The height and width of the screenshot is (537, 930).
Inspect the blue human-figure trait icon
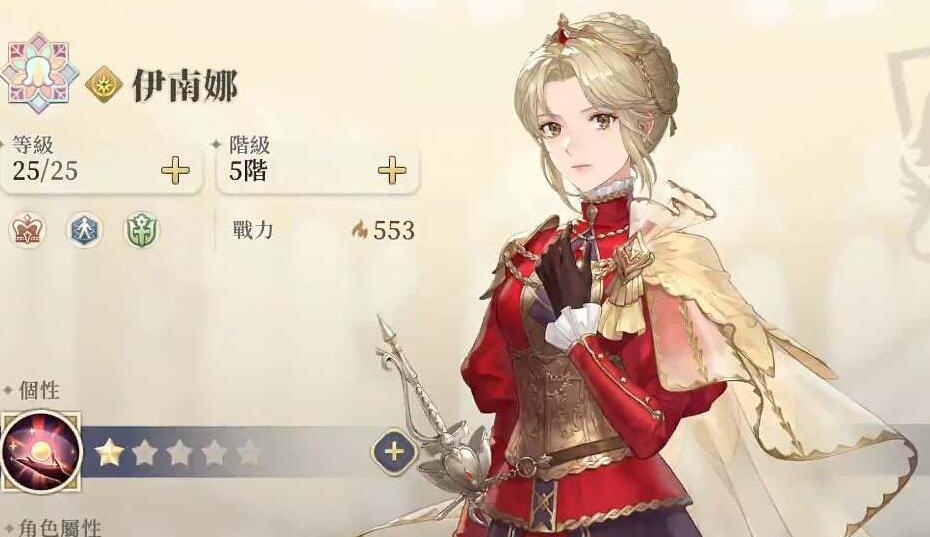coord(84,231)
